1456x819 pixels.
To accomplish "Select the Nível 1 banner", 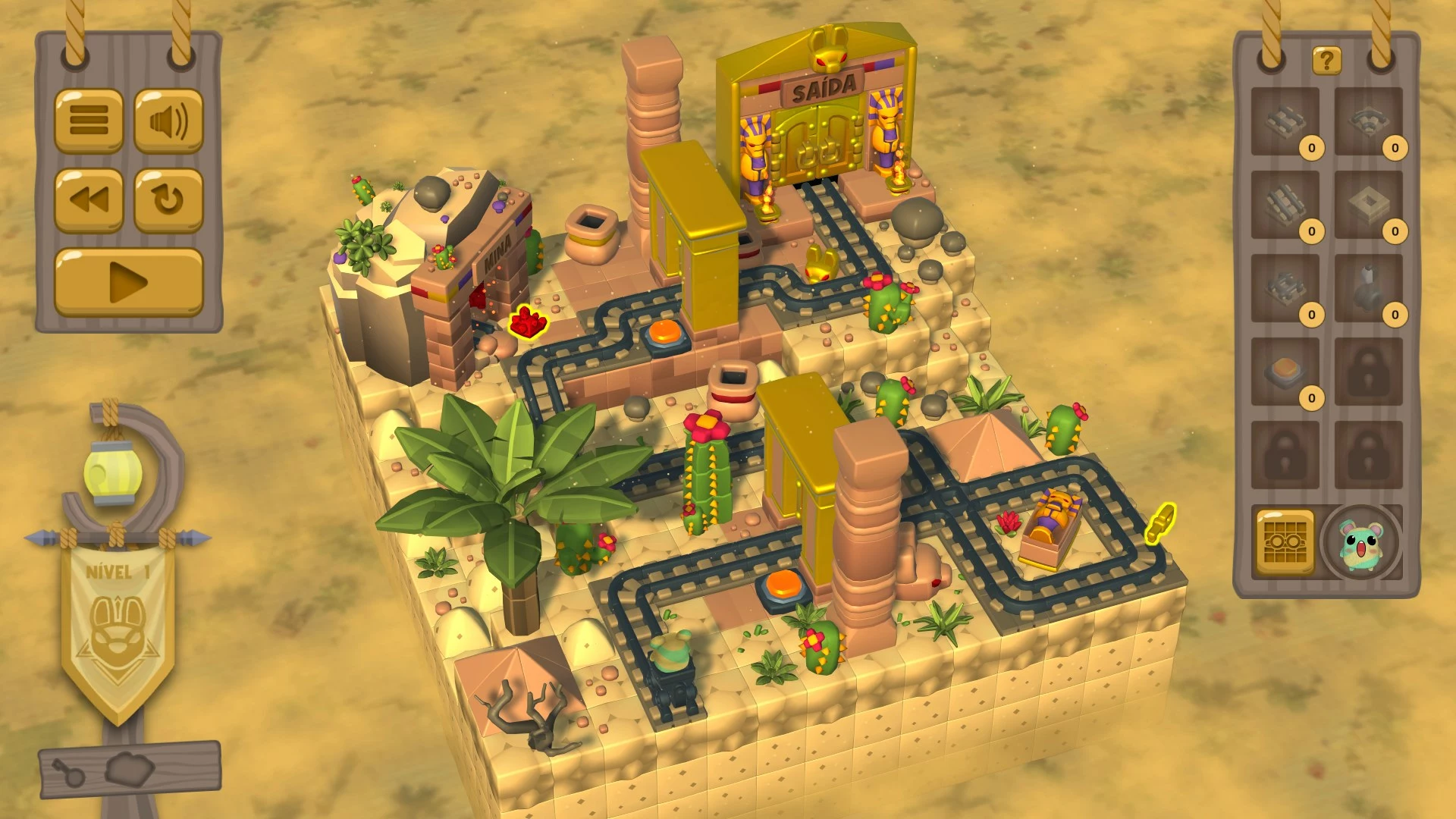I will point(118,622).
